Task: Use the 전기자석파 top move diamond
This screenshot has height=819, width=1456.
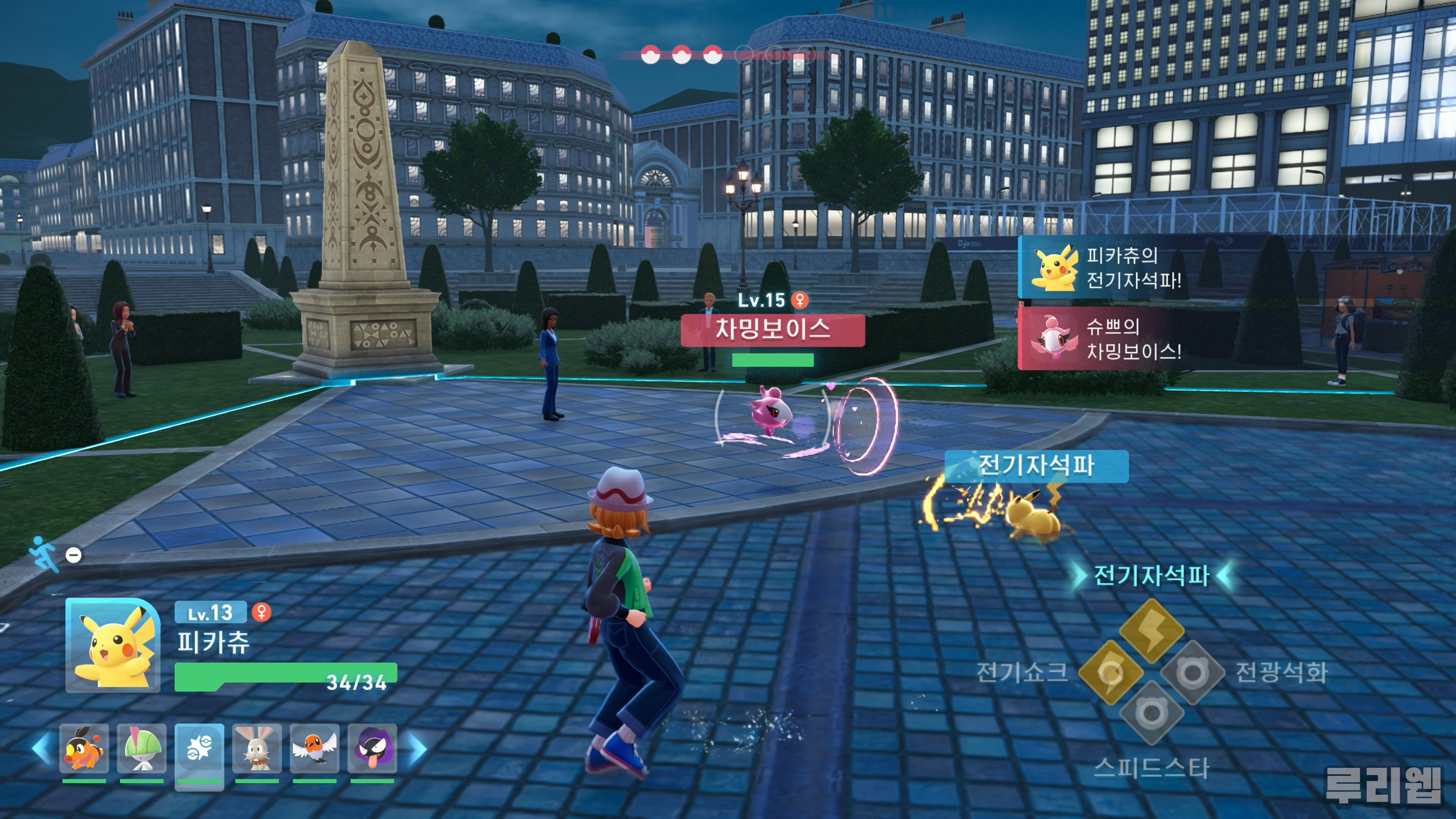Action: click(1152, 630)
